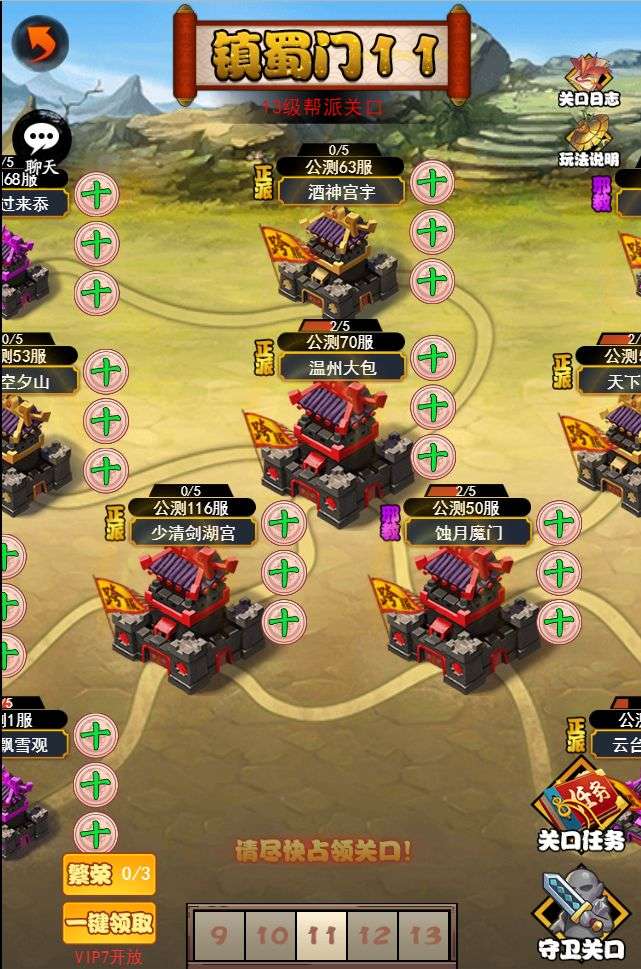Show 玩法说明 gameplay instructions
Viewport: 641px width, 969px height.
pos(588,140)
